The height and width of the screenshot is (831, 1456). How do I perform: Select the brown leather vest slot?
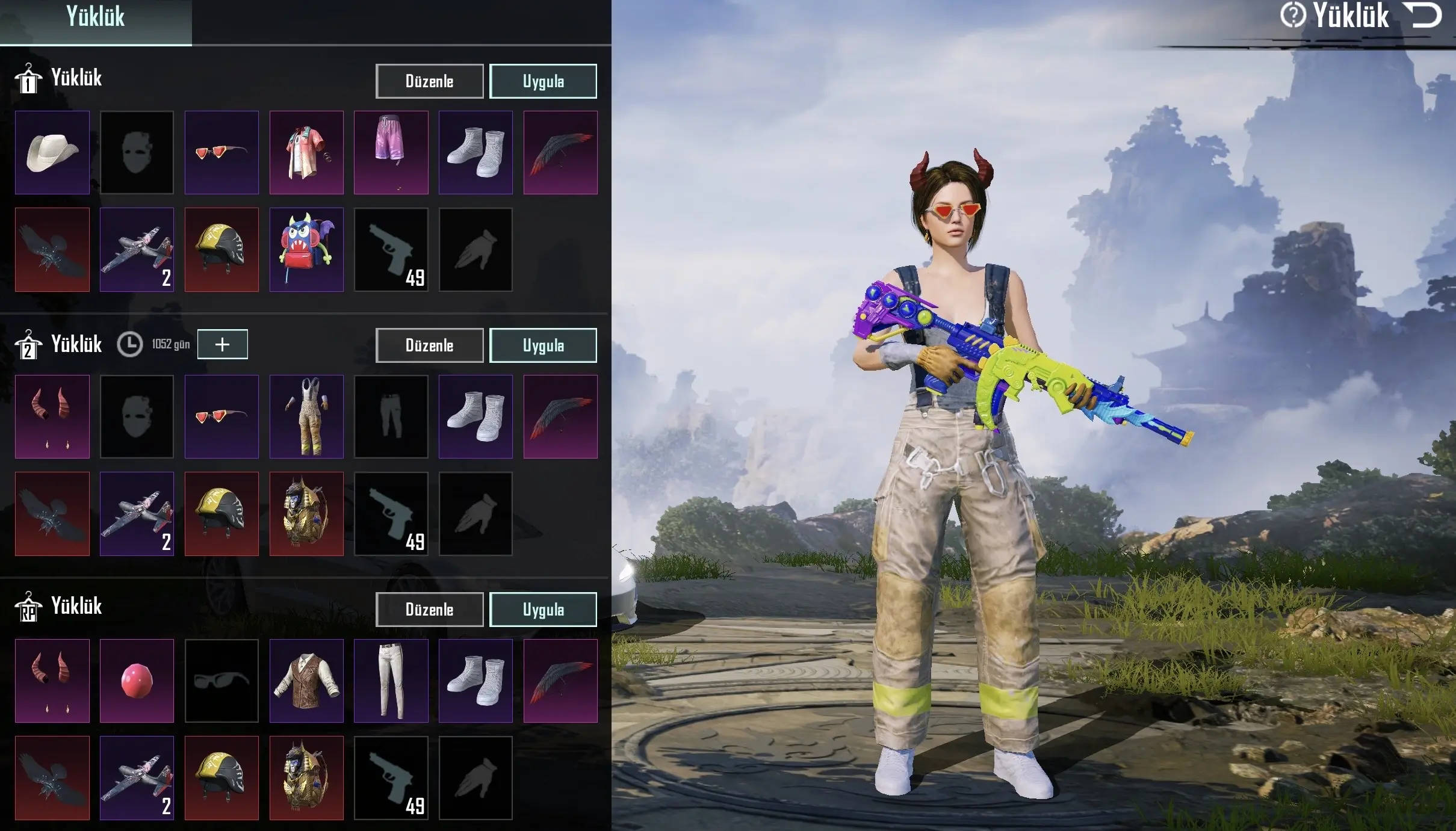click(x=306, y=681)
